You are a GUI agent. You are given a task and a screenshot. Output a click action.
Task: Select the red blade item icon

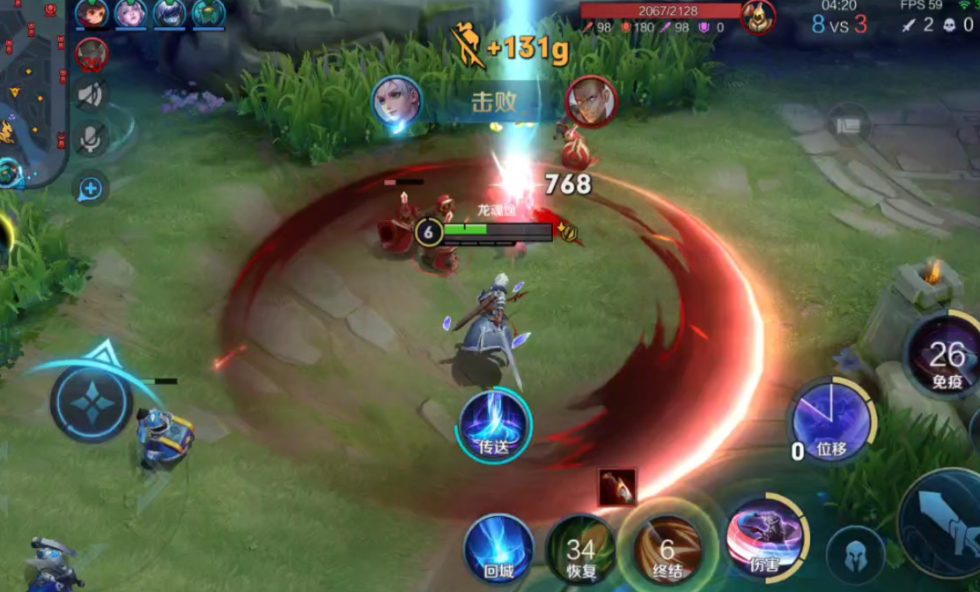[617, 486]
